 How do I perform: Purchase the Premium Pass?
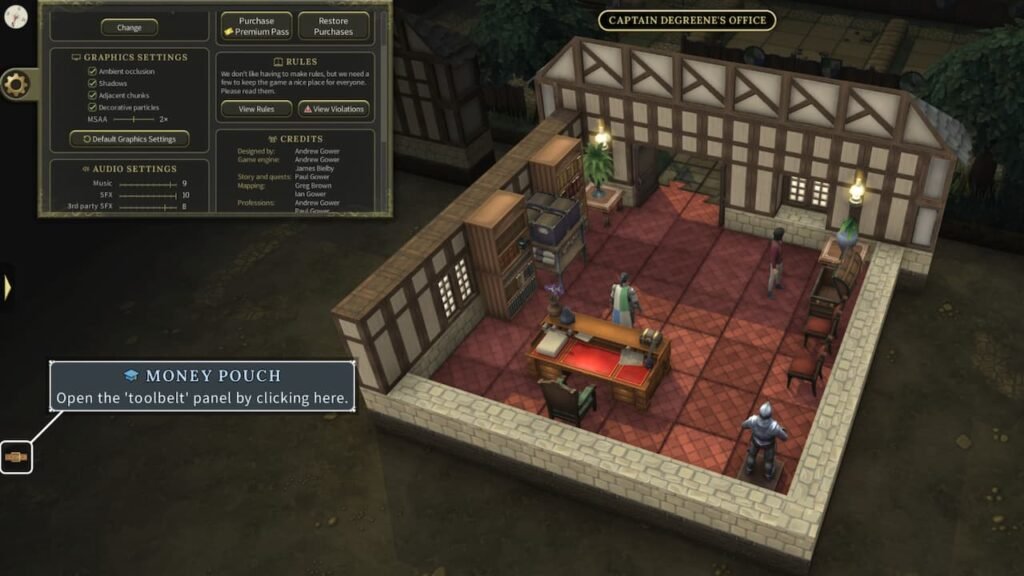click(256, 26)
